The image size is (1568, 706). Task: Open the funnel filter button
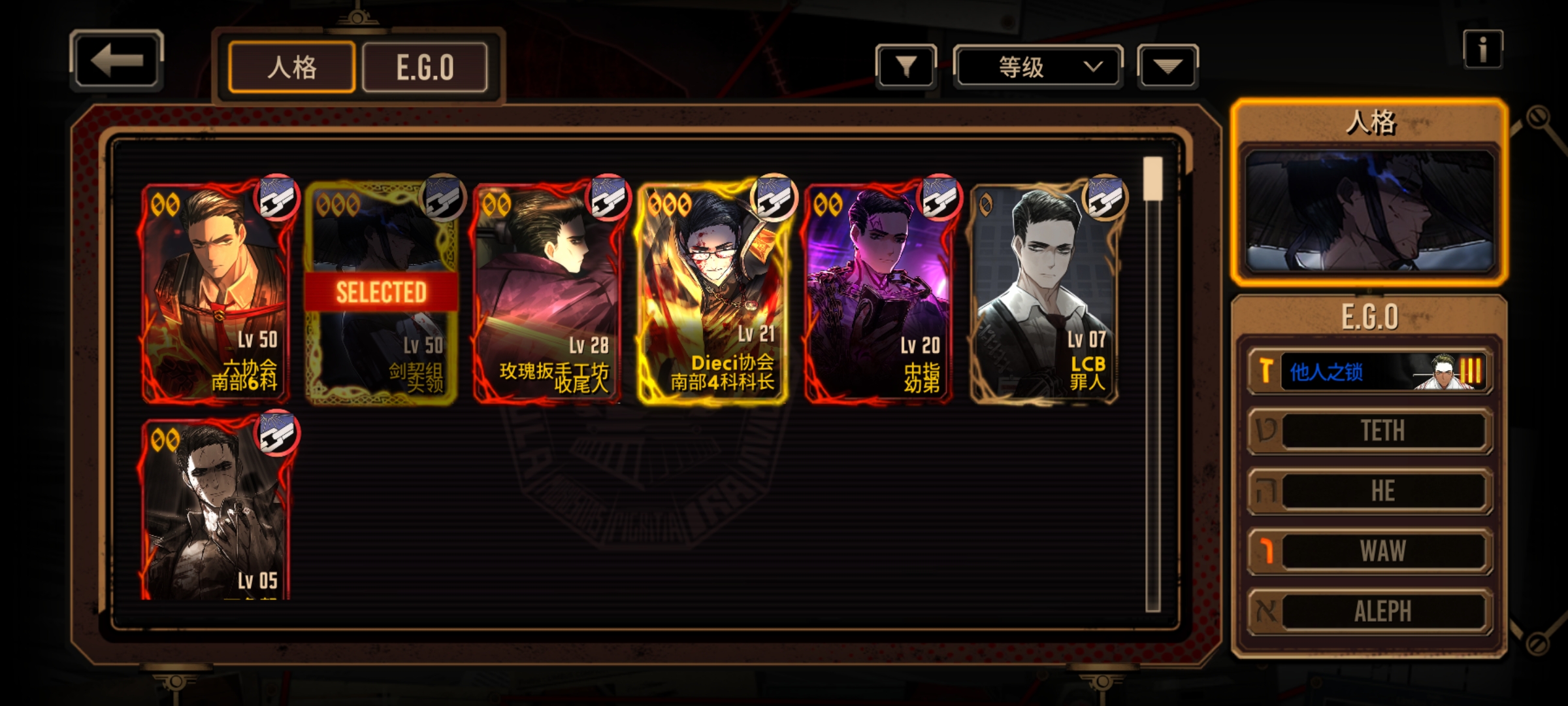[906, 66]
